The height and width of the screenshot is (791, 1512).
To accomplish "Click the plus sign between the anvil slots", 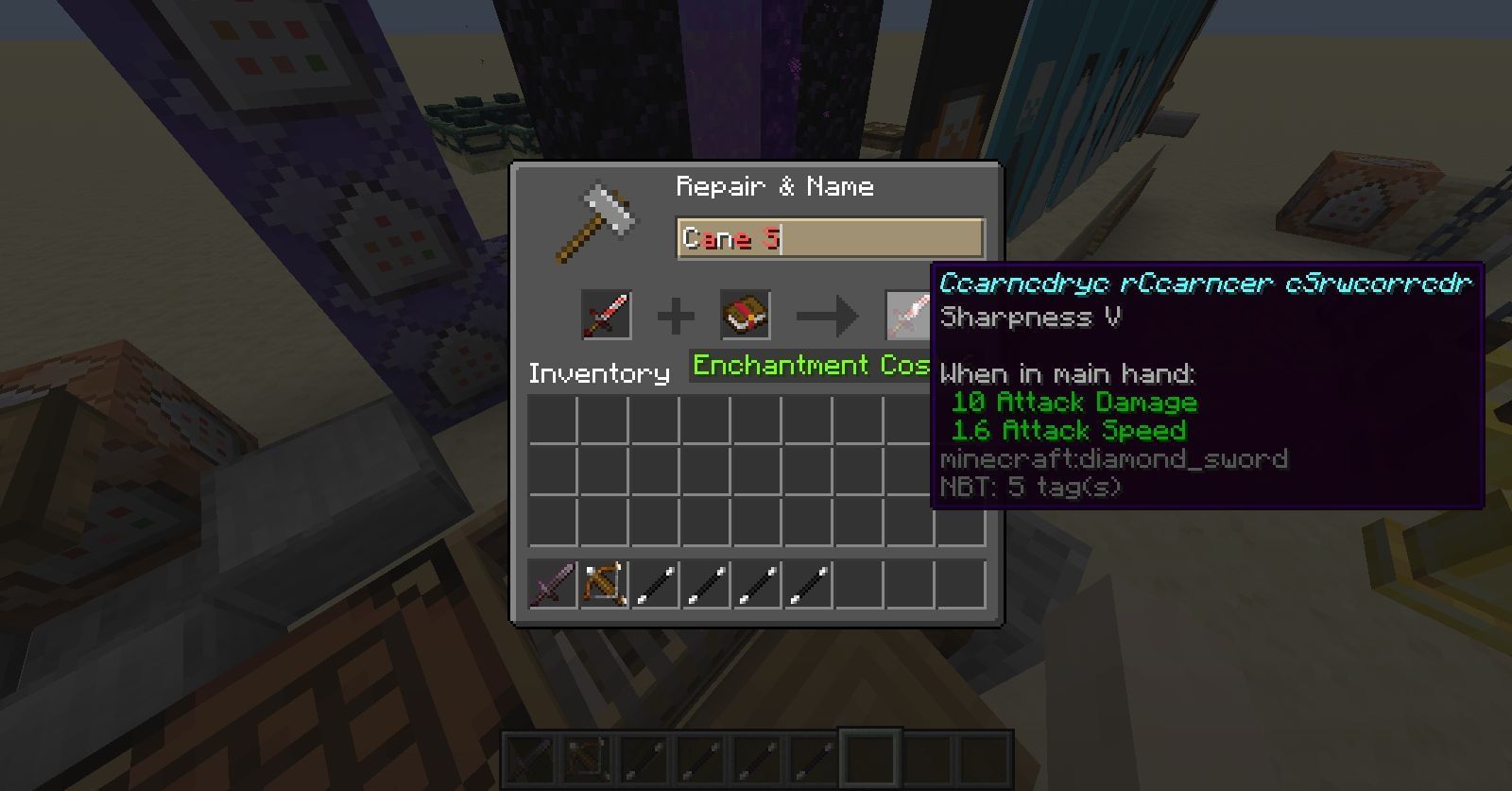I will click(x=675, y=316).
